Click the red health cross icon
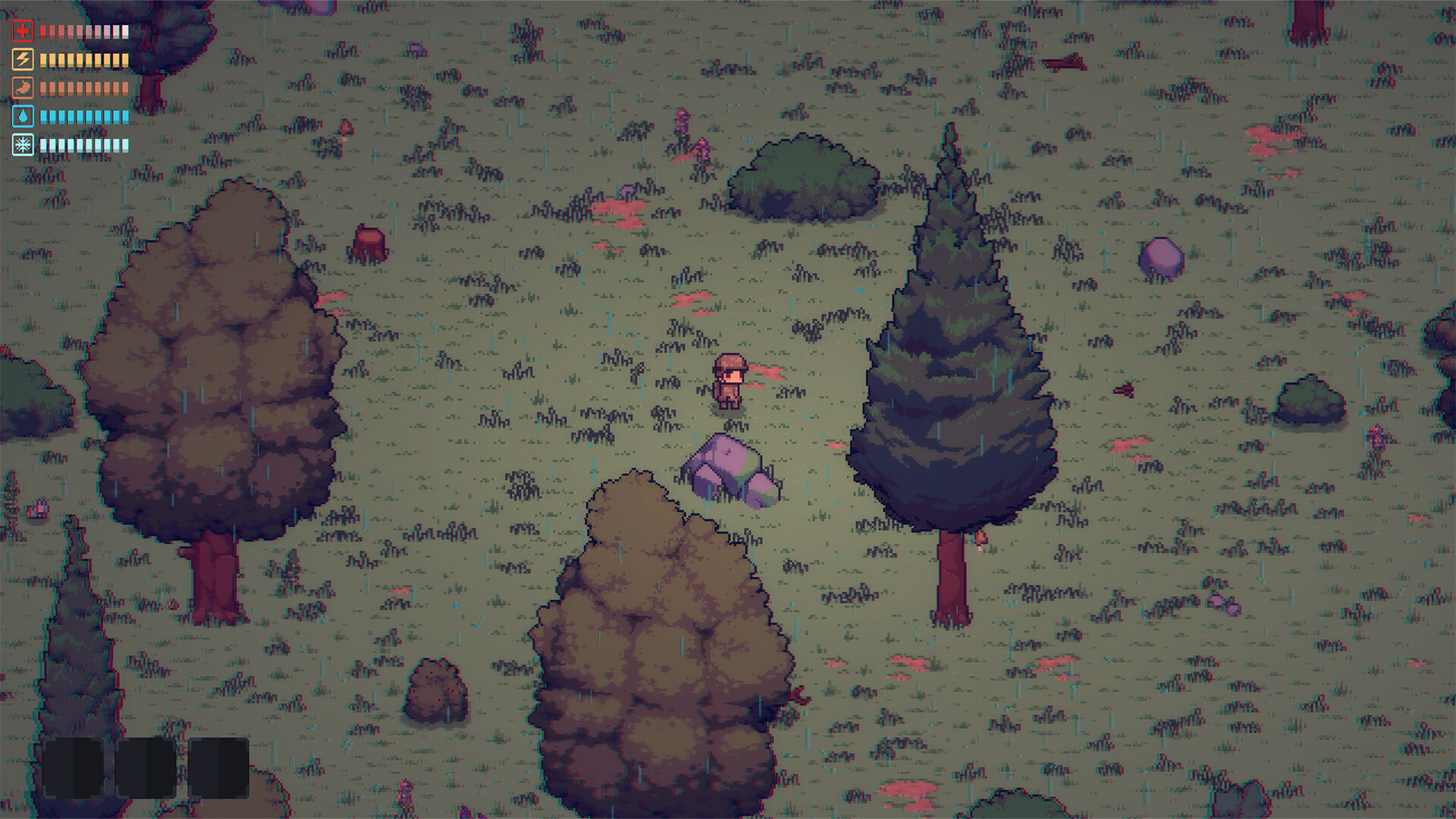 pos(24,30)
